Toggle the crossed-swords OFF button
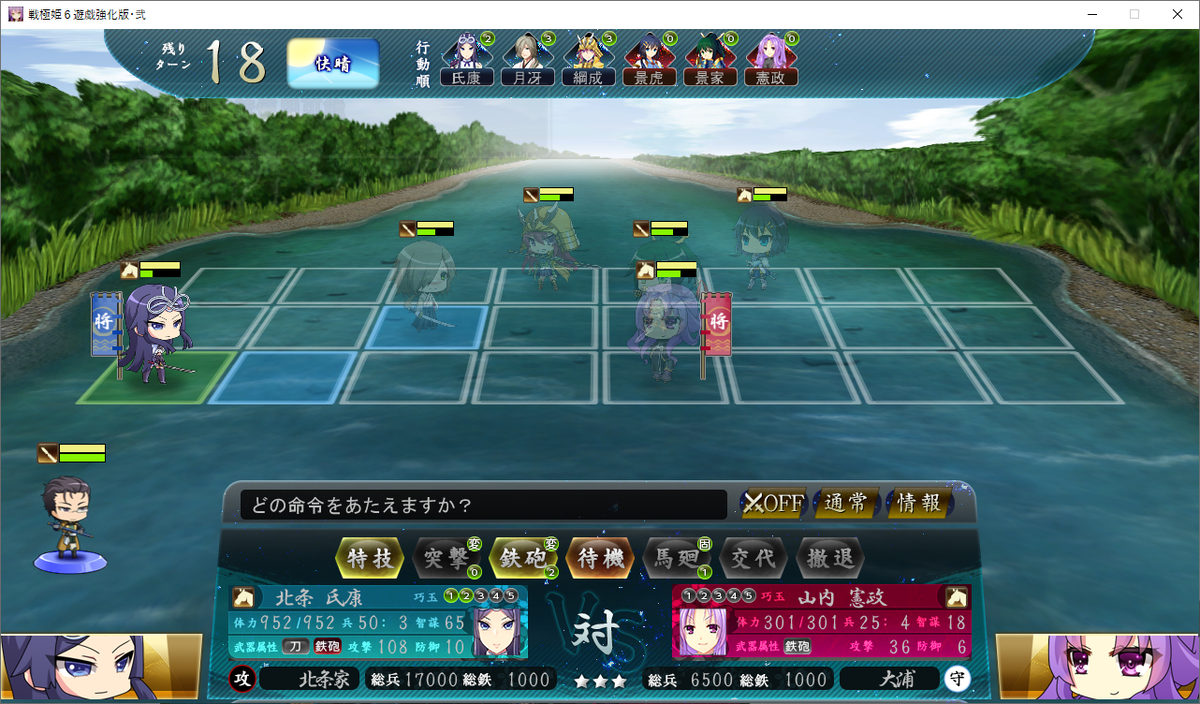 773,503
